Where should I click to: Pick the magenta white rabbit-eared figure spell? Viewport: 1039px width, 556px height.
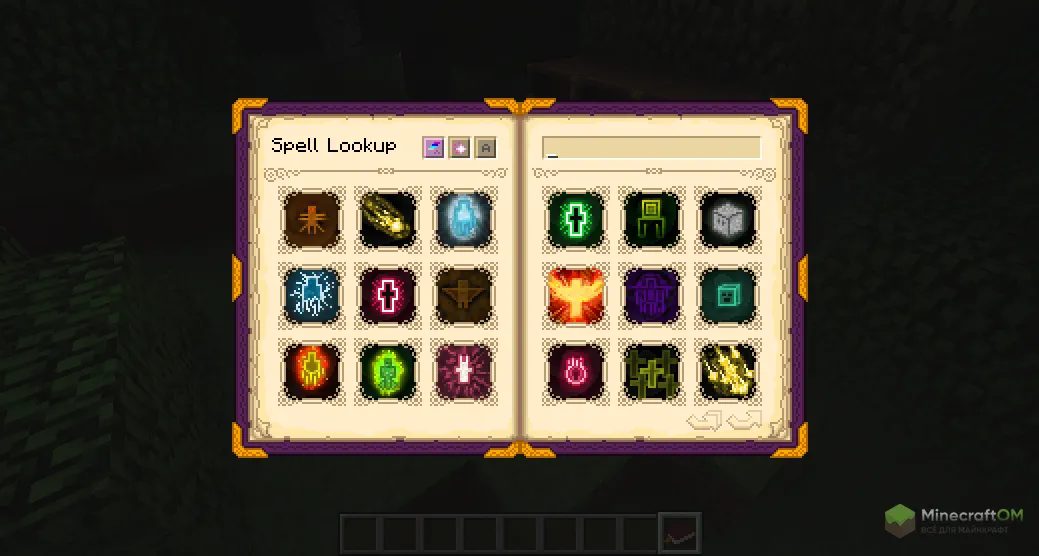coord(463,370)
